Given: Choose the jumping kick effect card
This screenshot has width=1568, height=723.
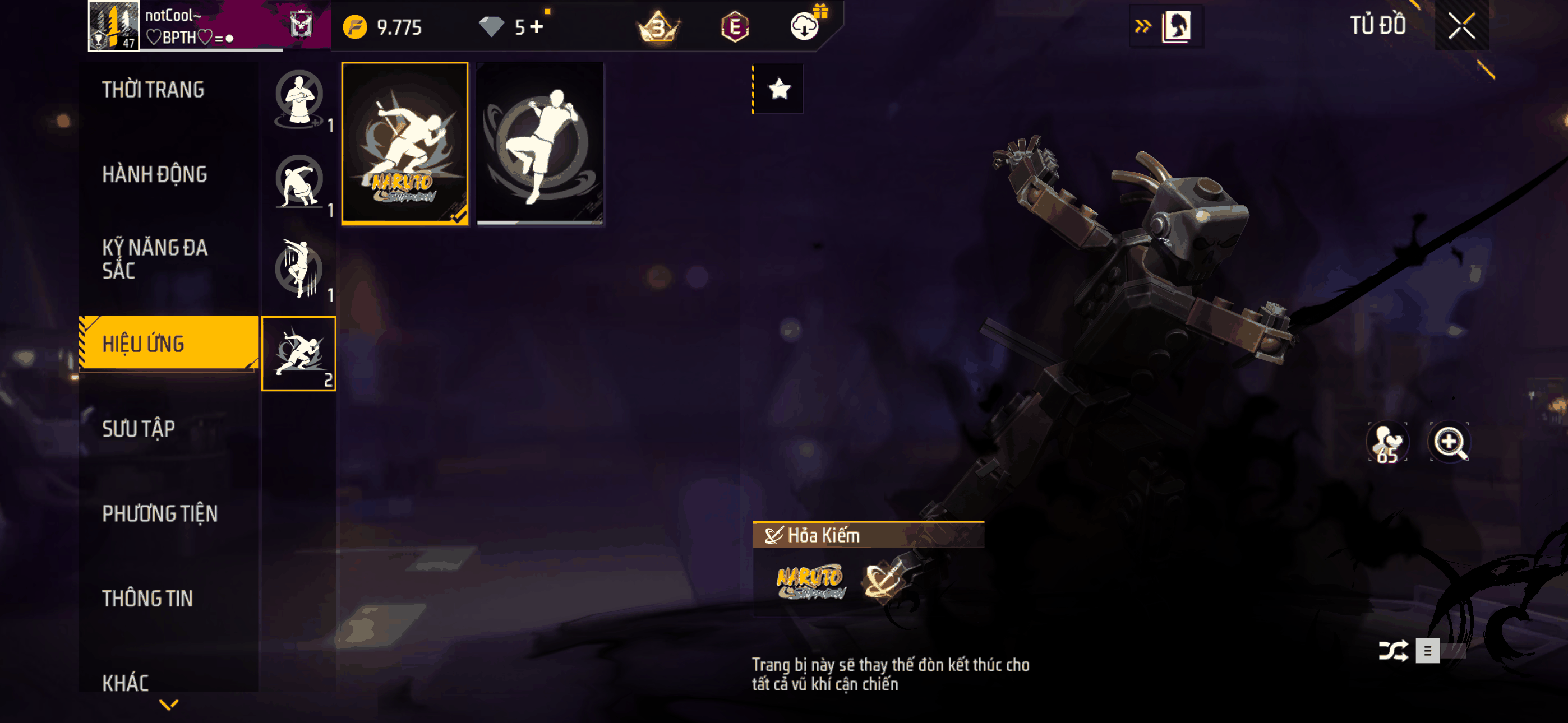Looking at the screenshot, I should point(540,143).
